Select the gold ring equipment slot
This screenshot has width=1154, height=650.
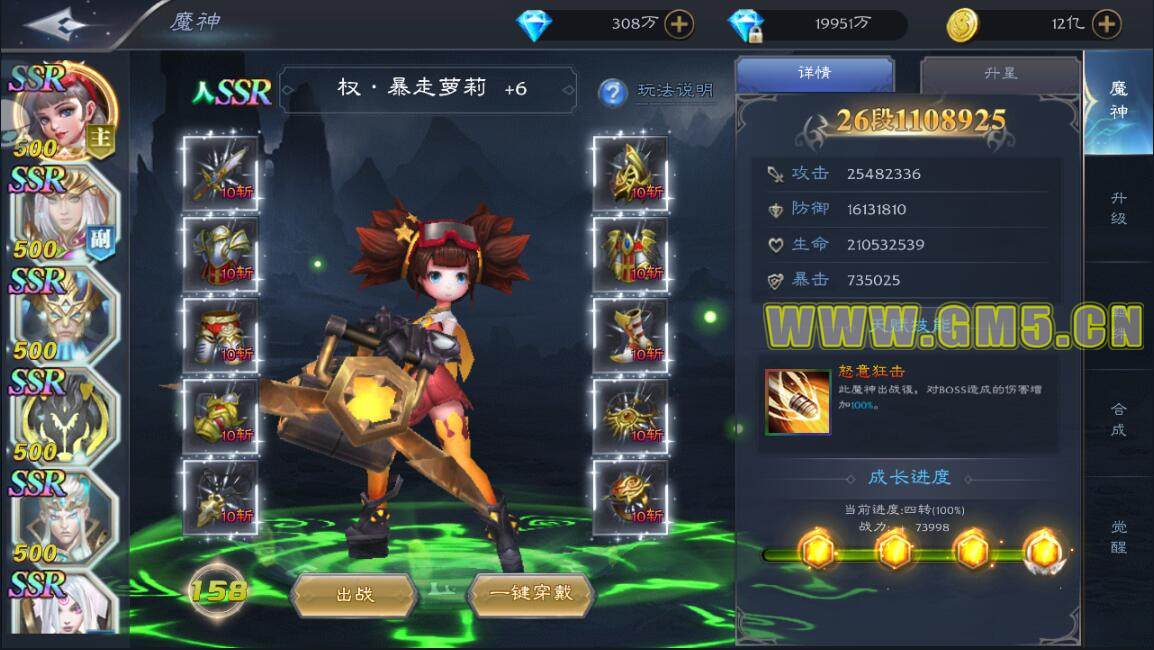point(630,496)
